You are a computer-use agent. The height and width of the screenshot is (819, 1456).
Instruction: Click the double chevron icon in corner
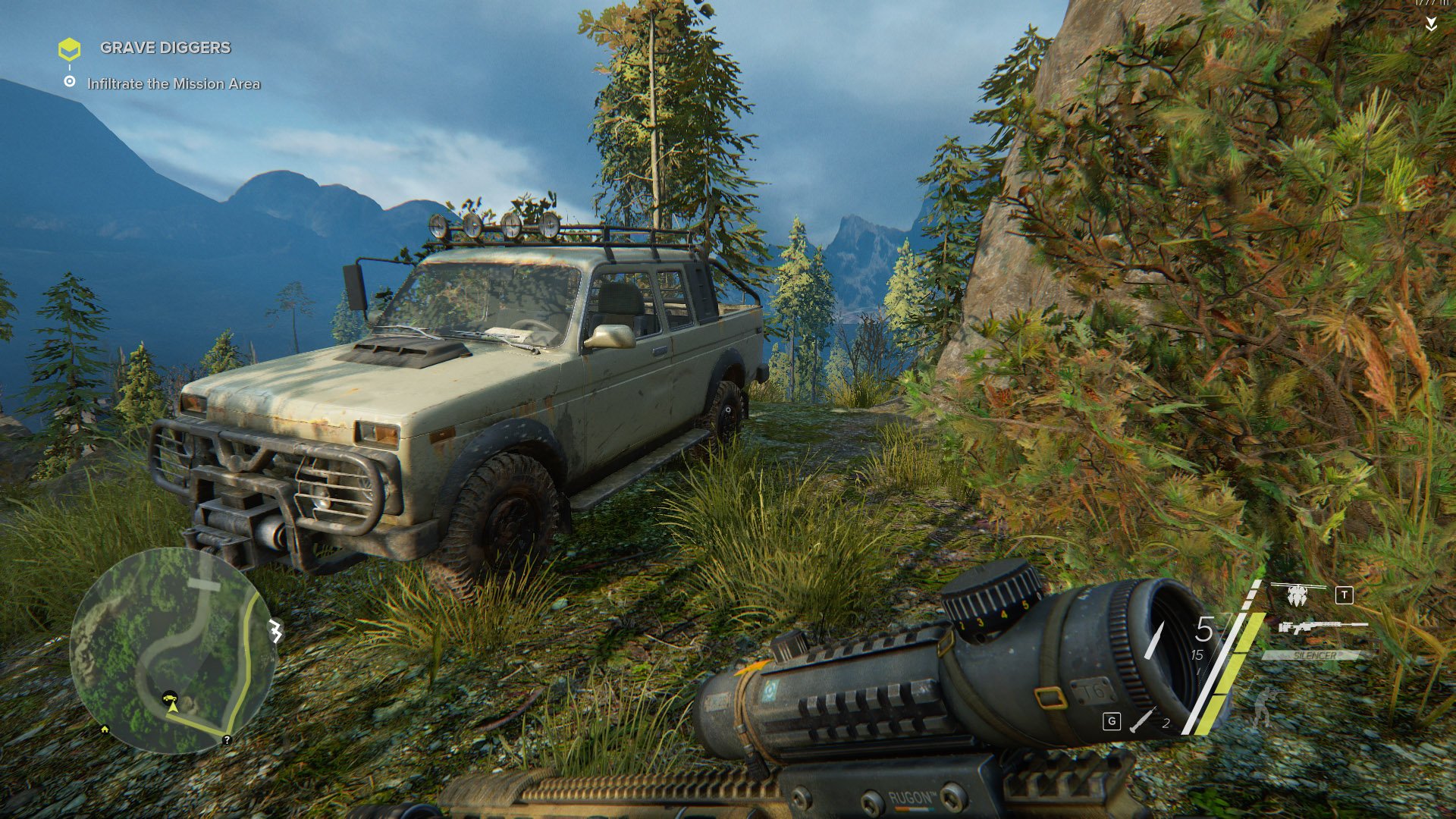[x=1430, y=25]
